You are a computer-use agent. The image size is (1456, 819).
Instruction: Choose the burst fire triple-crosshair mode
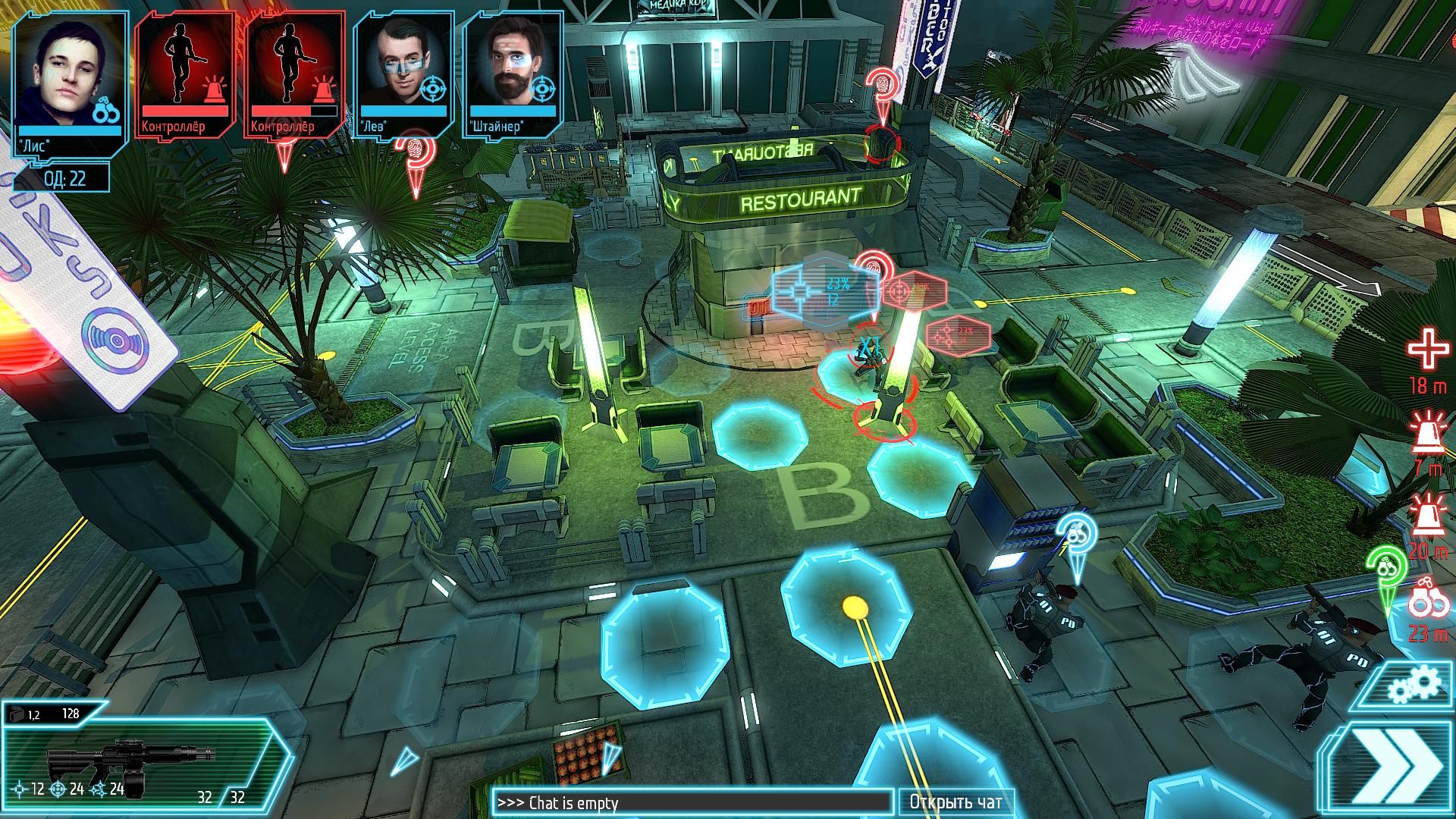[107, 789]
